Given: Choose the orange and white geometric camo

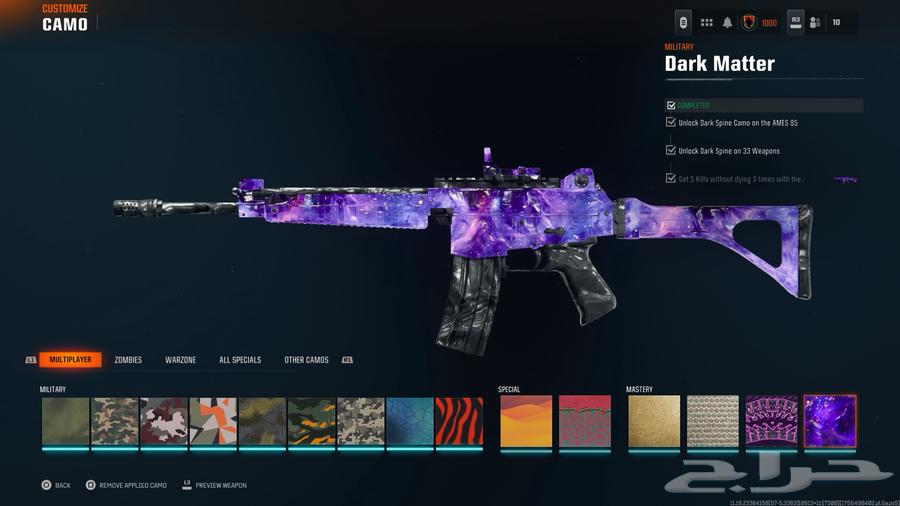Looking at the screenshot, I should tap(214, 421).
